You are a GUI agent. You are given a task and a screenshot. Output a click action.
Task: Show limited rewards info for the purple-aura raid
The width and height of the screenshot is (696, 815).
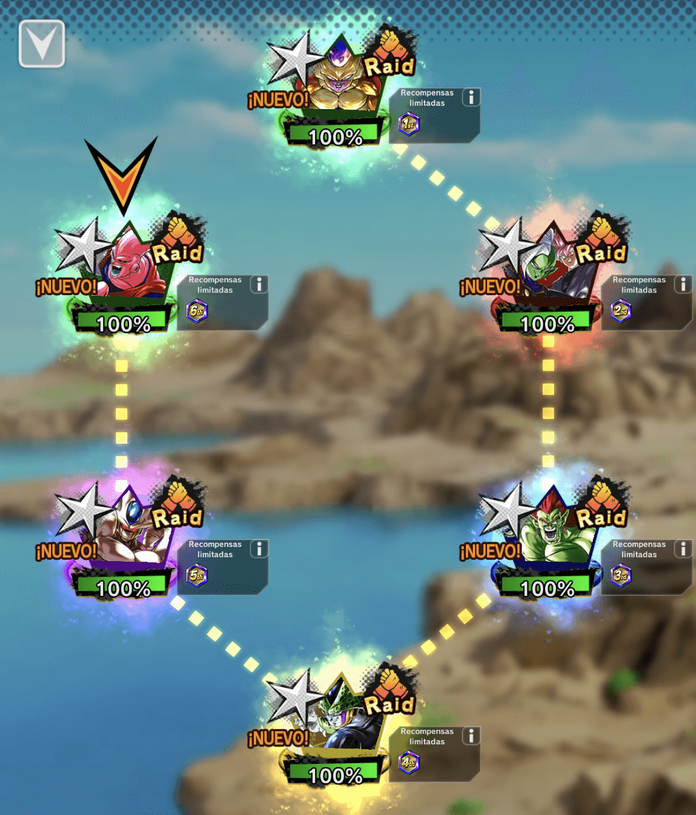(x=258, y=548)
